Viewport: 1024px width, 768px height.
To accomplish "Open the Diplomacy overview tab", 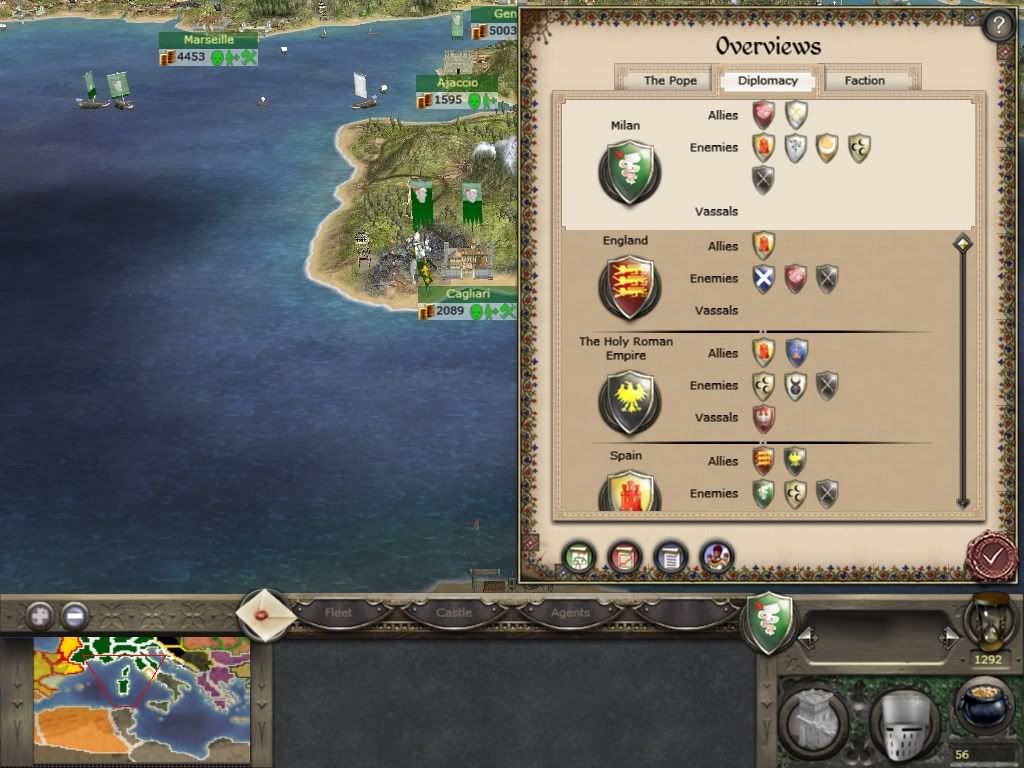I will 768,81.
